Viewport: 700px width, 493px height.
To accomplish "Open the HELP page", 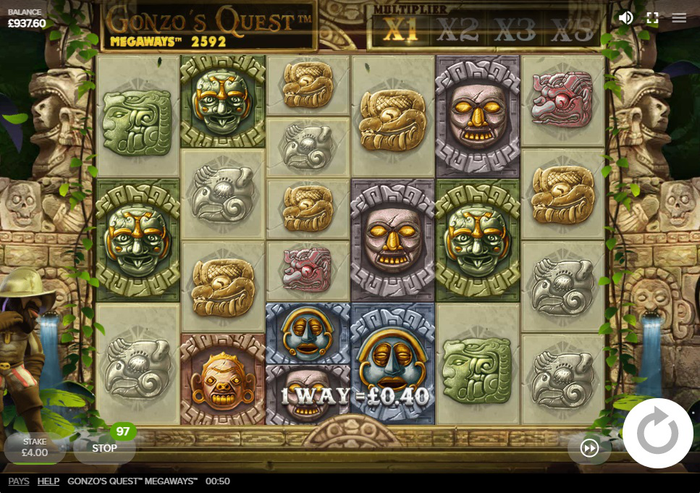I will (x=48, y=481).
